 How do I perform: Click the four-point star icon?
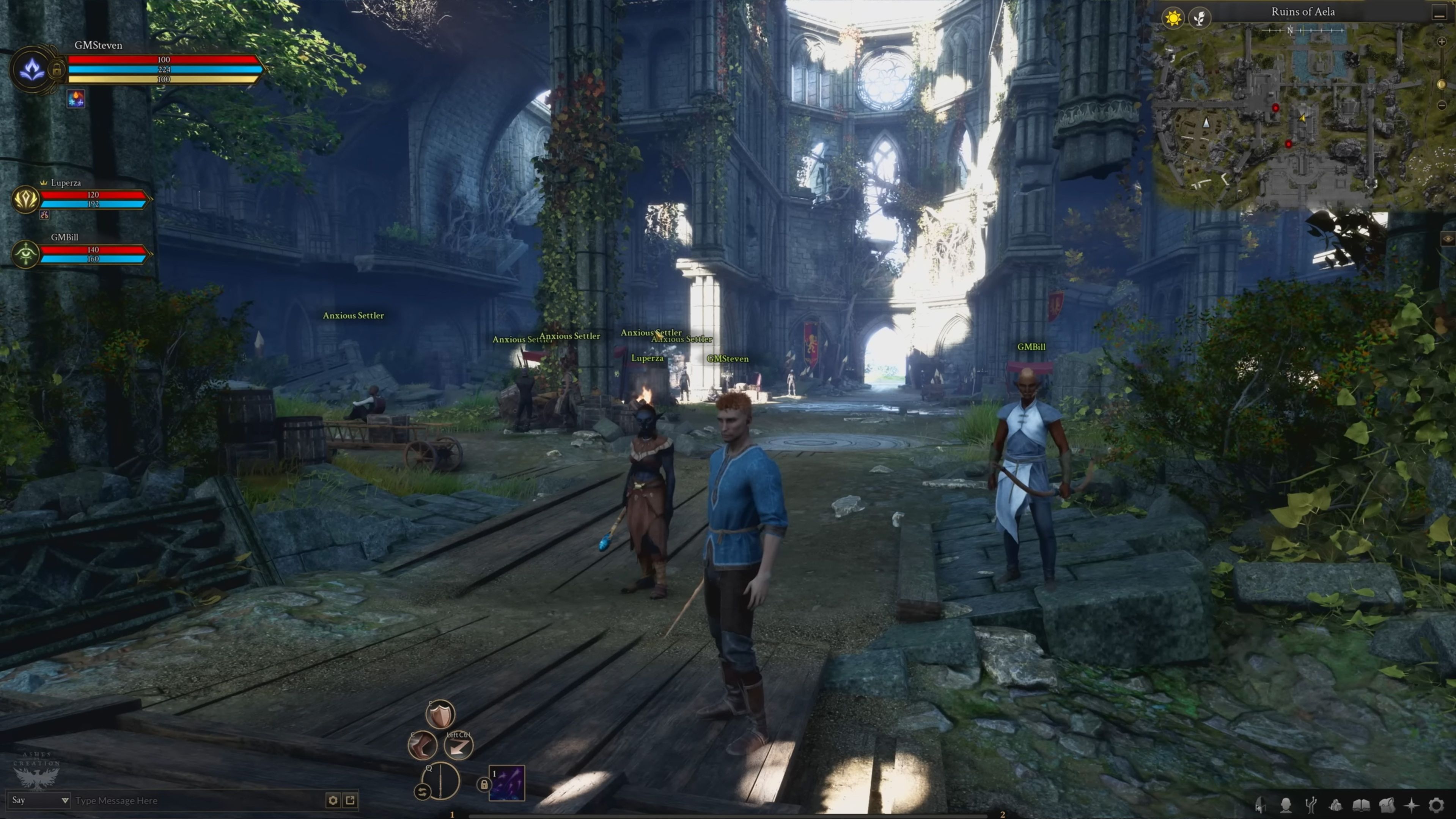(x=1411, y=804)
